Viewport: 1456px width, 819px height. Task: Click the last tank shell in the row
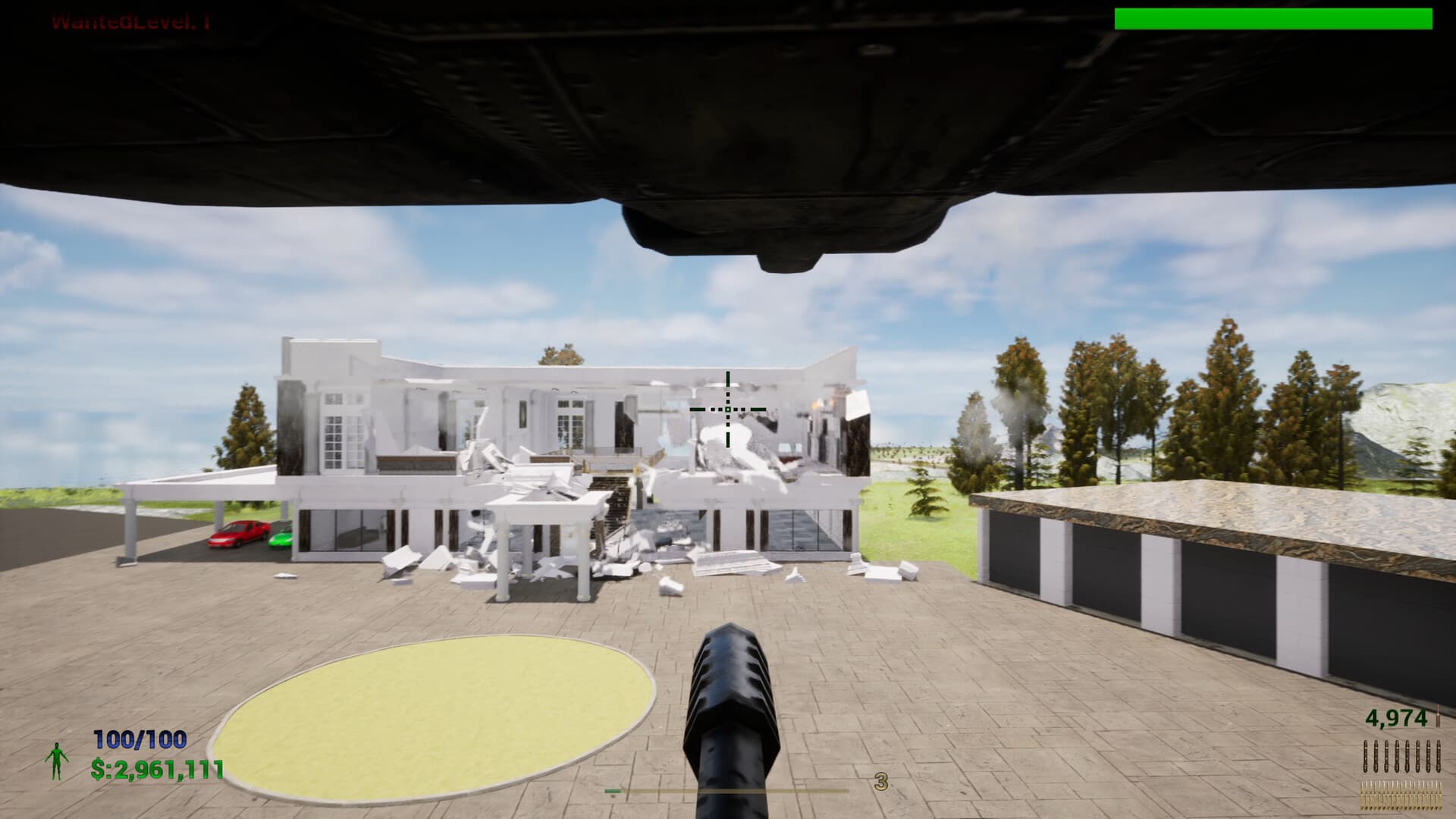point(1439,756)
